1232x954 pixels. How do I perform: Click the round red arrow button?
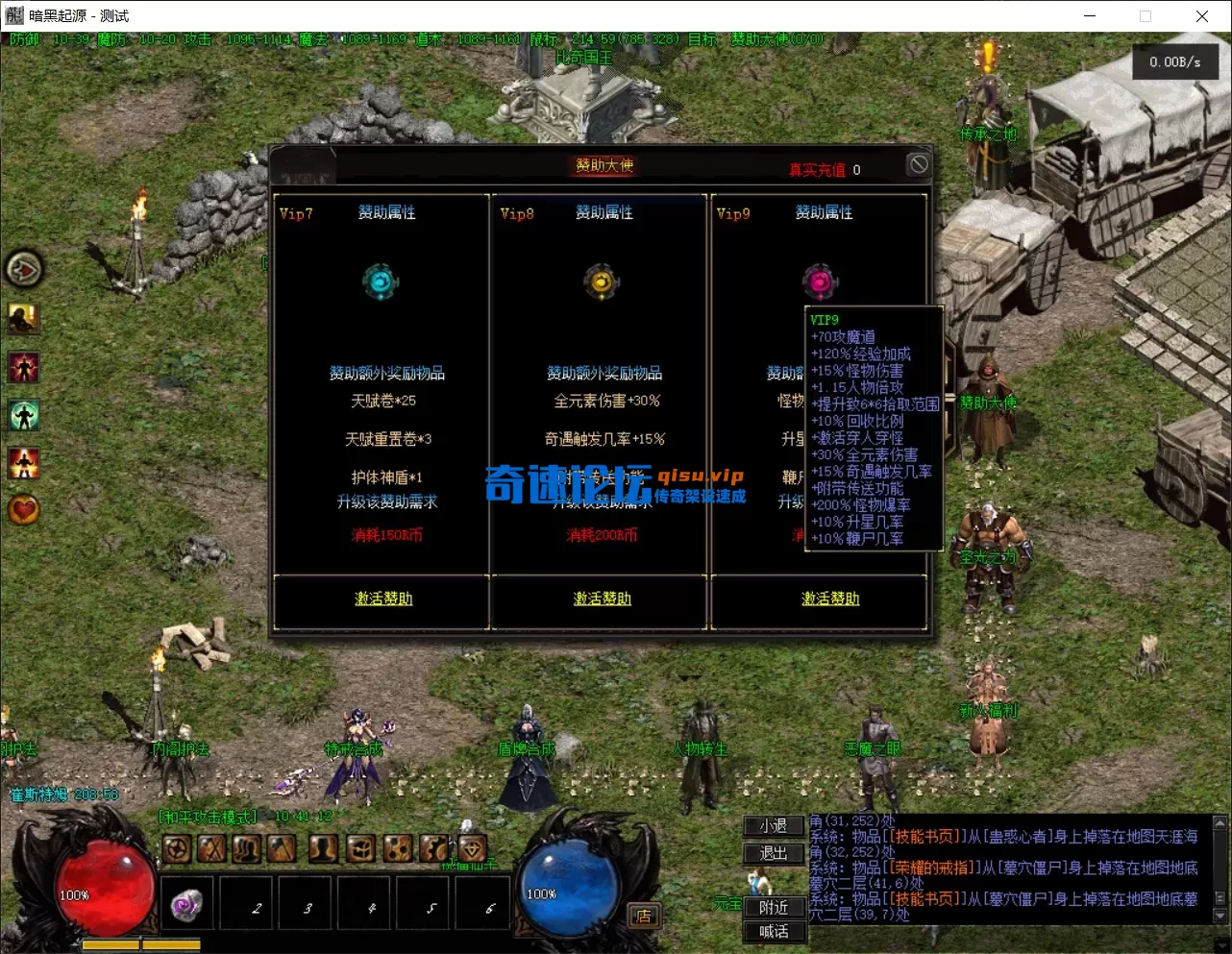pos(24,269)
